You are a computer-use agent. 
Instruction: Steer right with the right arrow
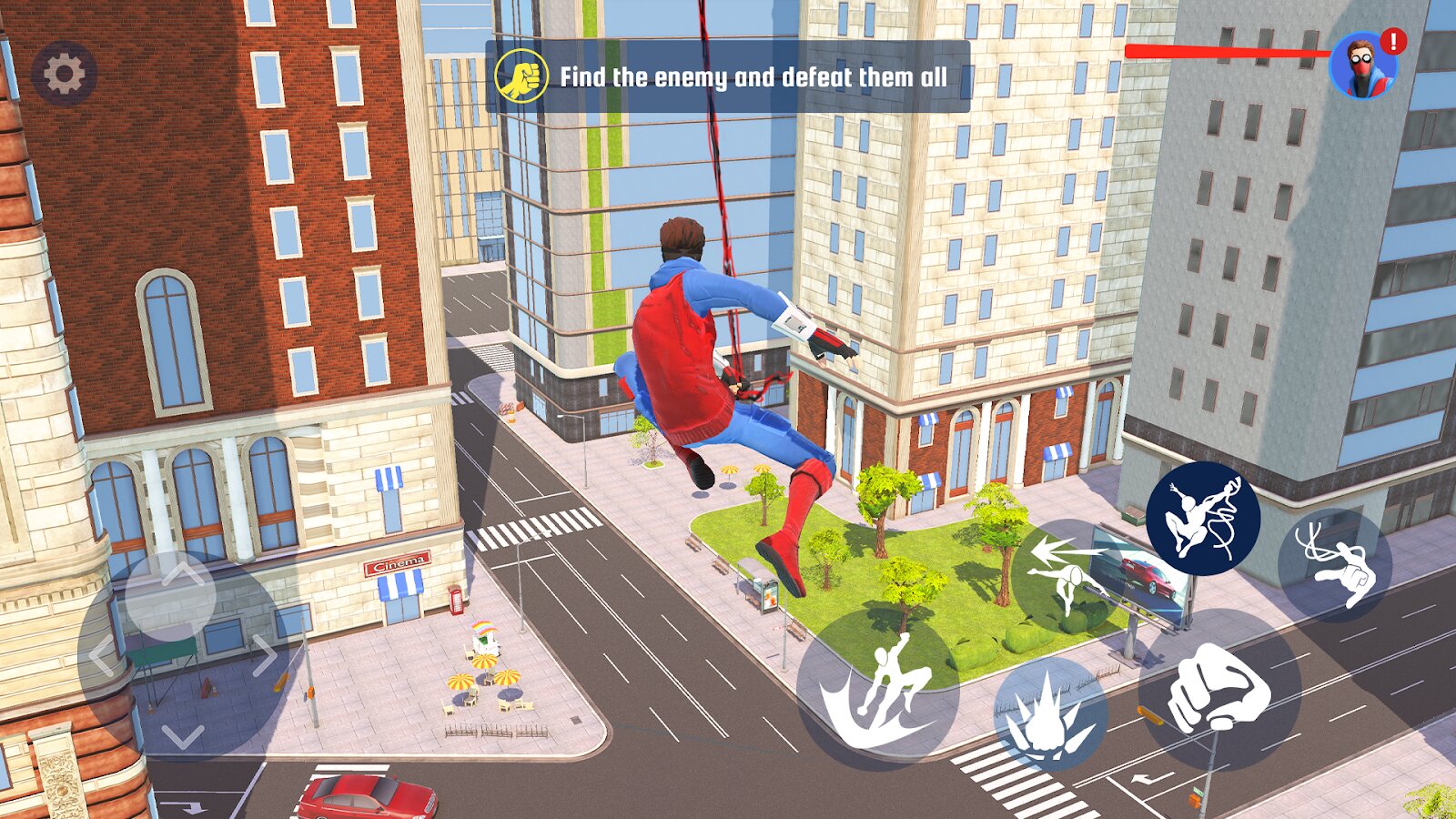click(265, 655)
